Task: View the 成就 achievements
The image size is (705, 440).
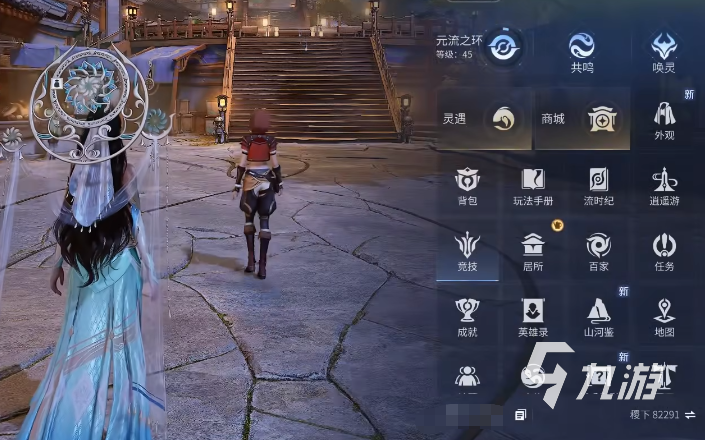Action: (467, 316)
